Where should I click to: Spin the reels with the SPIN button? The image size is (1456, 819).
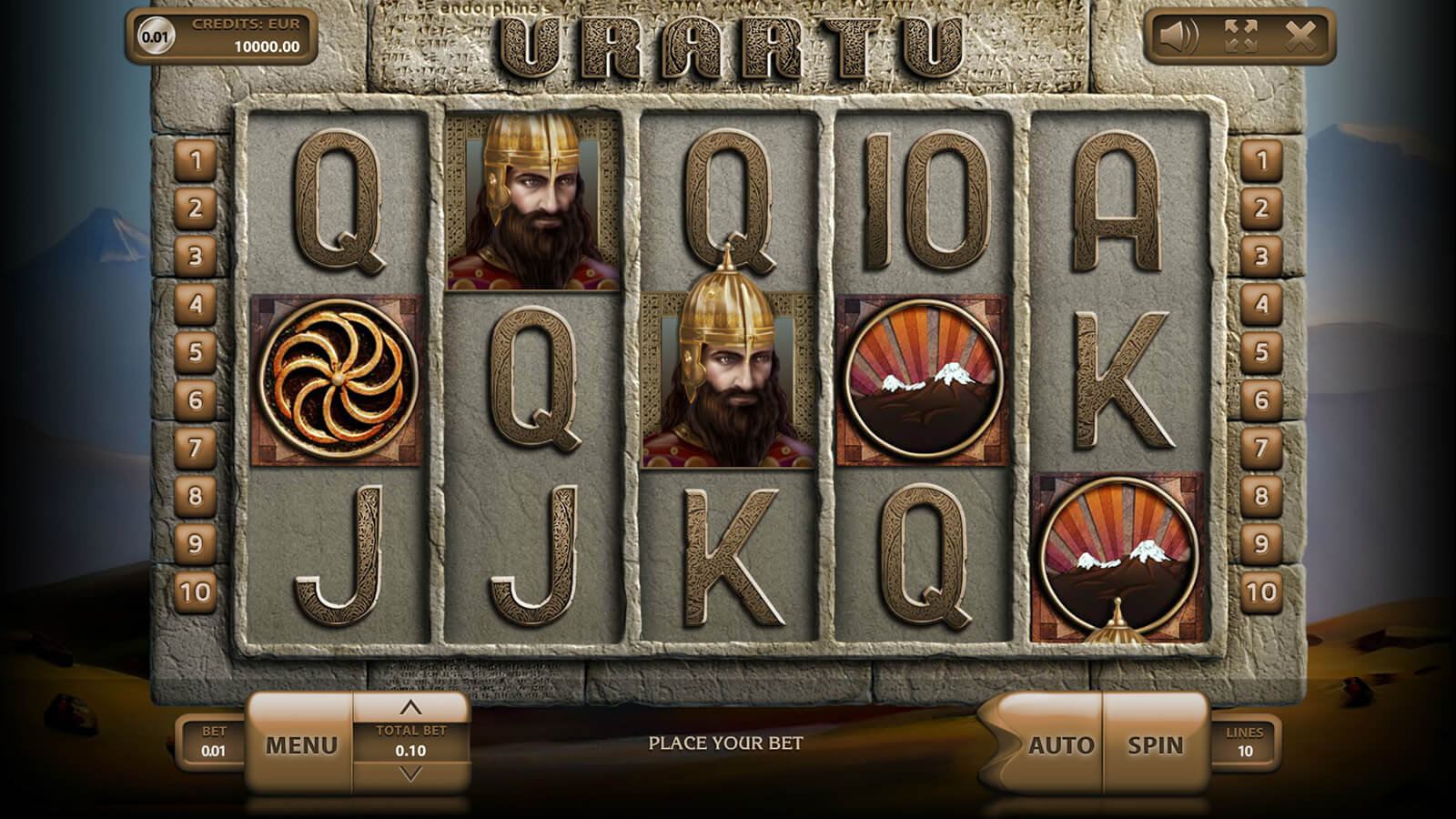pyautogui.click(x=1156, y=744)
